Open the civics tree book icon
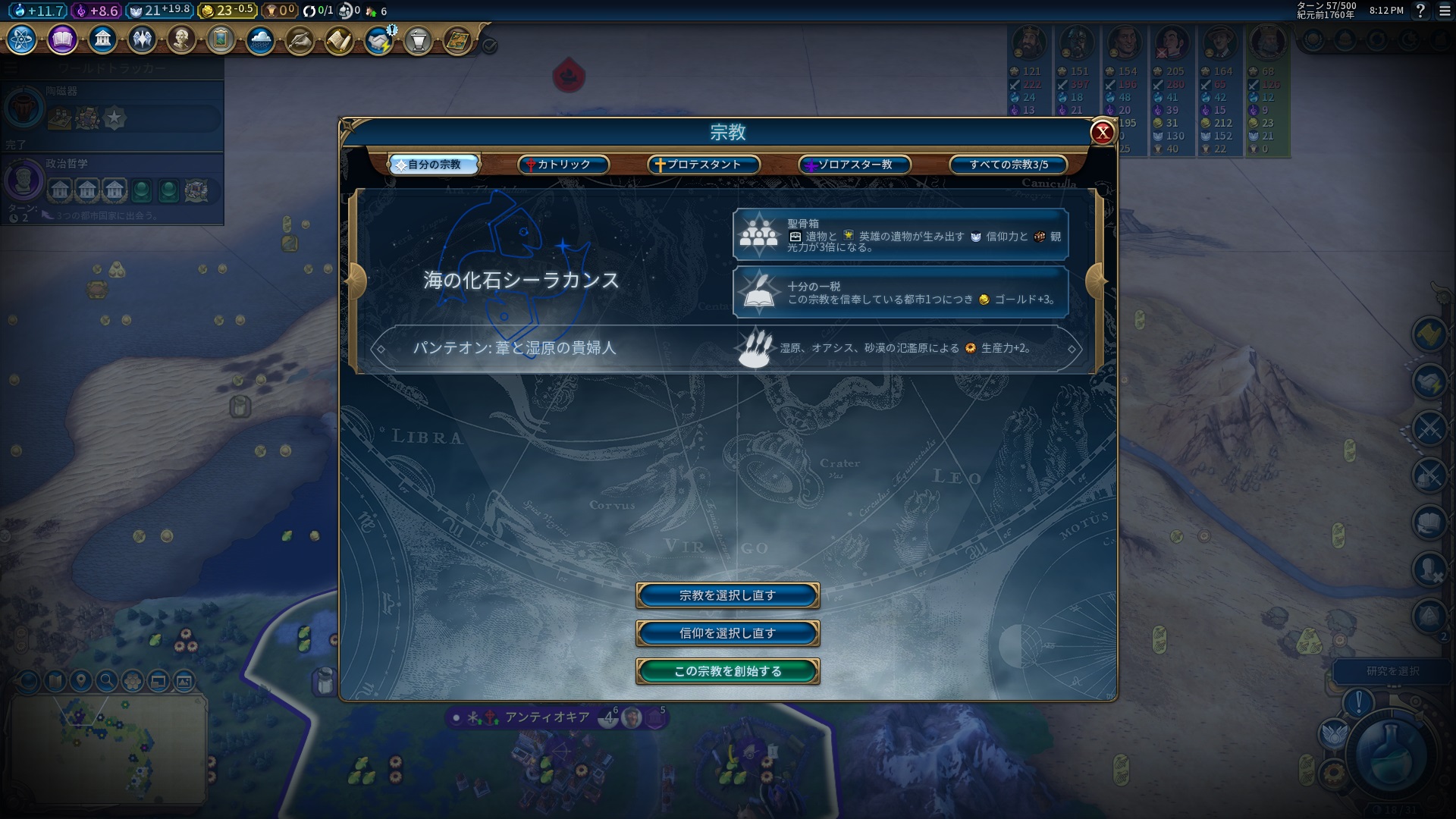Viewport: 1456px width, 819px height. 62,39
